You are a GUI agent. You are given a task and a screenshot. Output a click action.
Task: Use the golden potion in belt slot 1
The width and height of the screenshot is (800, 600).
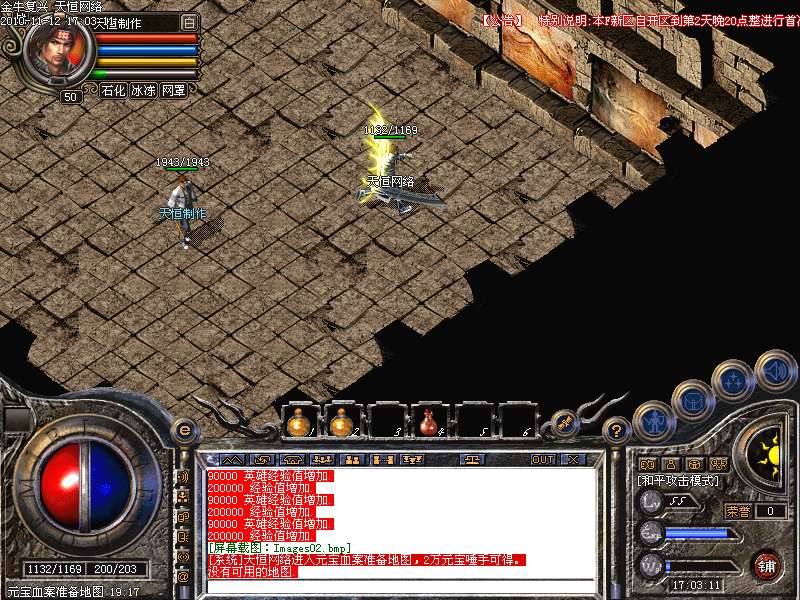point(297,423)
